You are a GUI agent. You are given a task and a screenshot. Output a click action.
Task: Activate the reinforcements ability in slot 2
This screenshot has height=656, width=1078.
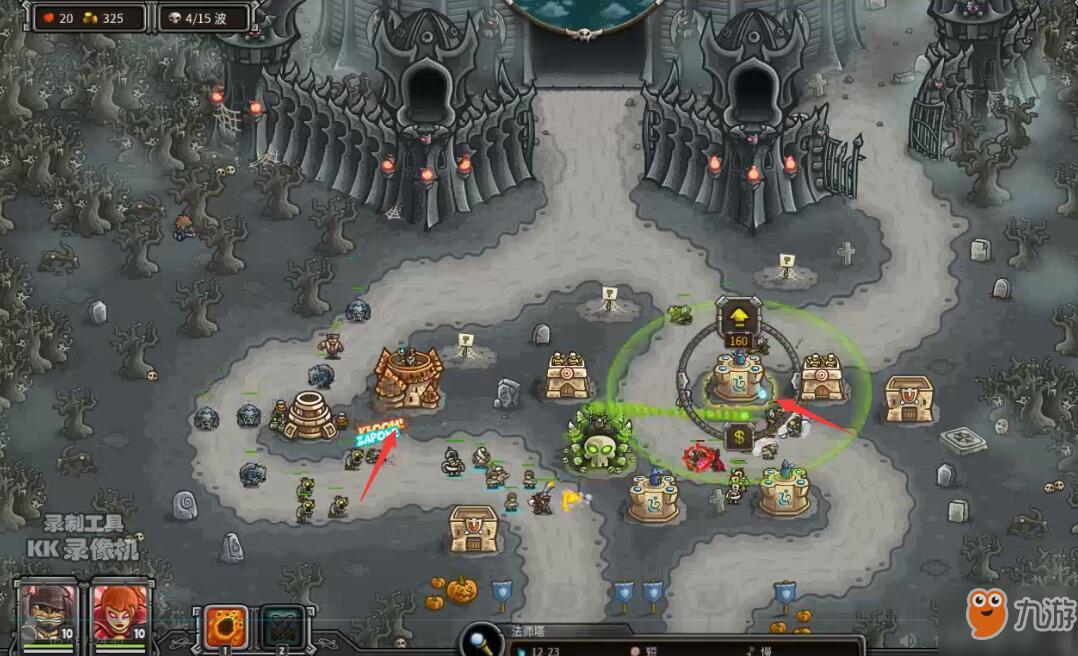coord(283,629)
